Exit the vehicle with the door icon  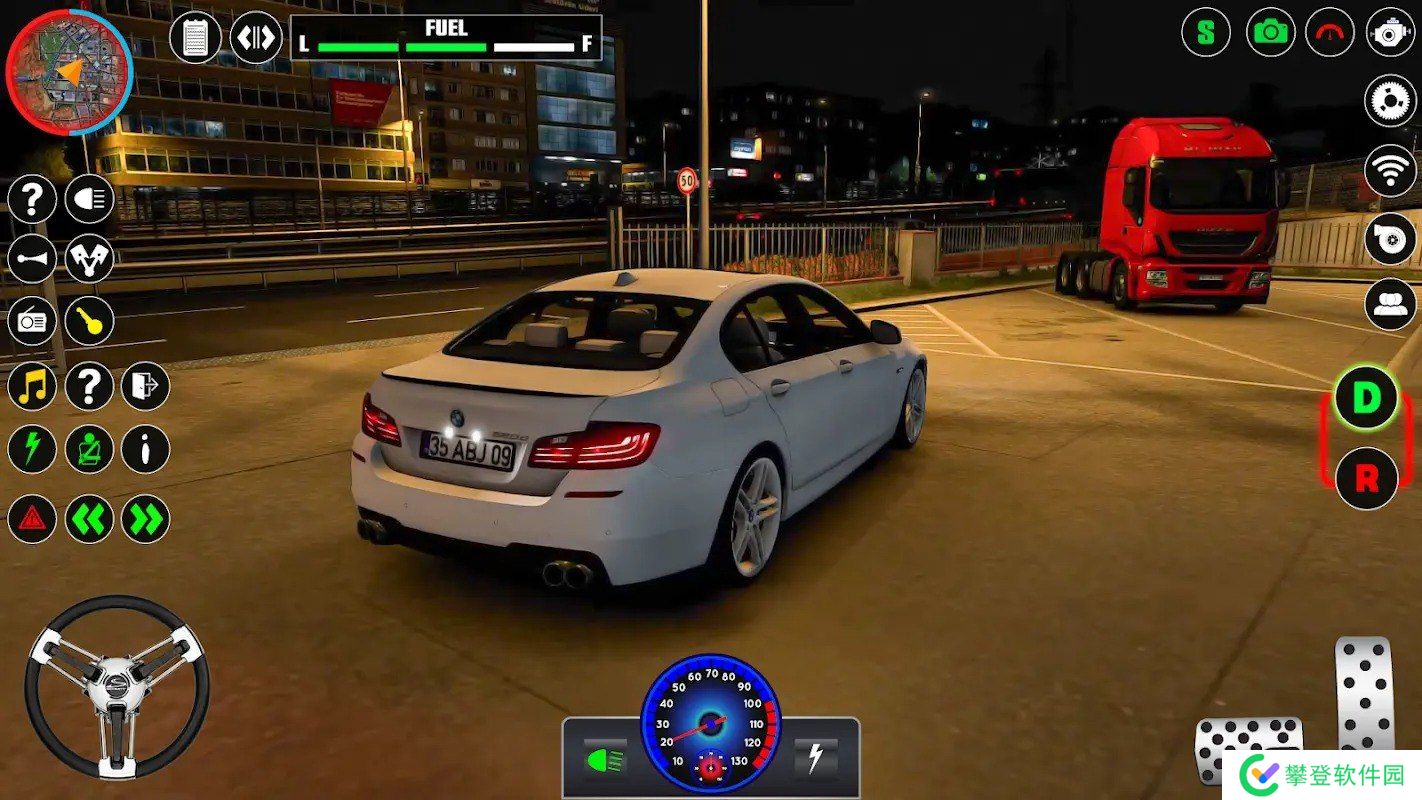click(x=145, y=386)
